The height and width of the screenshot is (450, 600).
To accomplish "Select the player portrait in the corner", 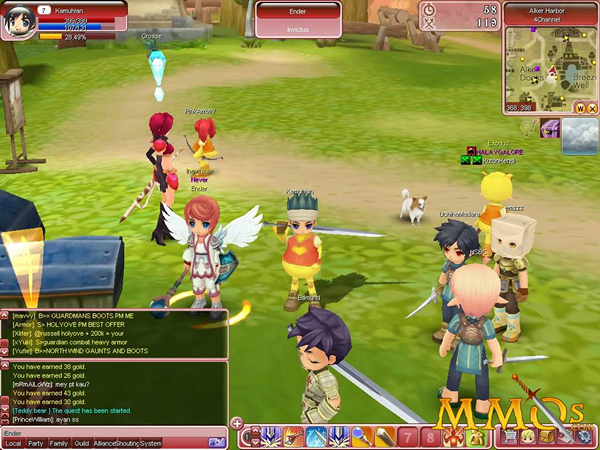I will click(17, 20).
